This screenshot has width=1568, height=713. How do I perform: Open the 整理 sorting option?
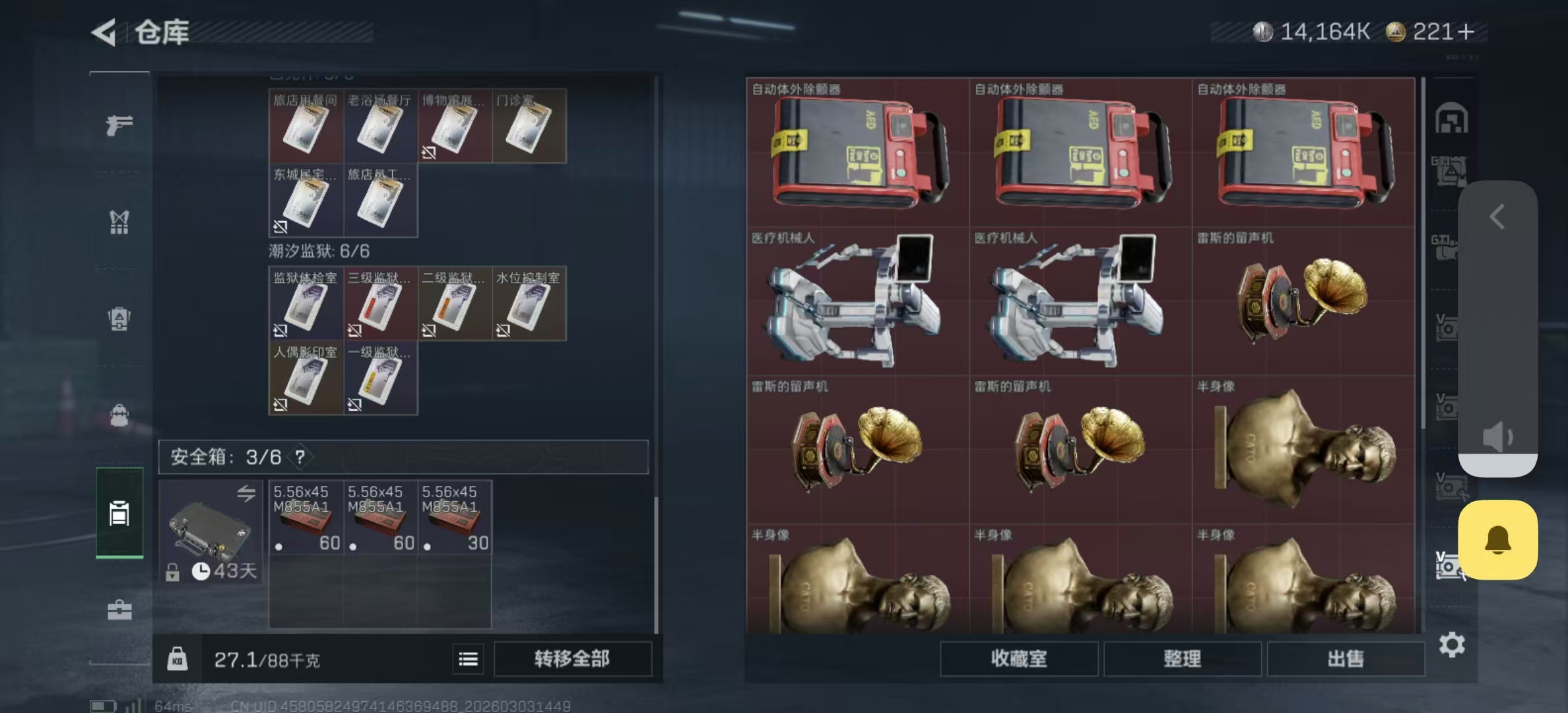click(x=1183, y=659)
